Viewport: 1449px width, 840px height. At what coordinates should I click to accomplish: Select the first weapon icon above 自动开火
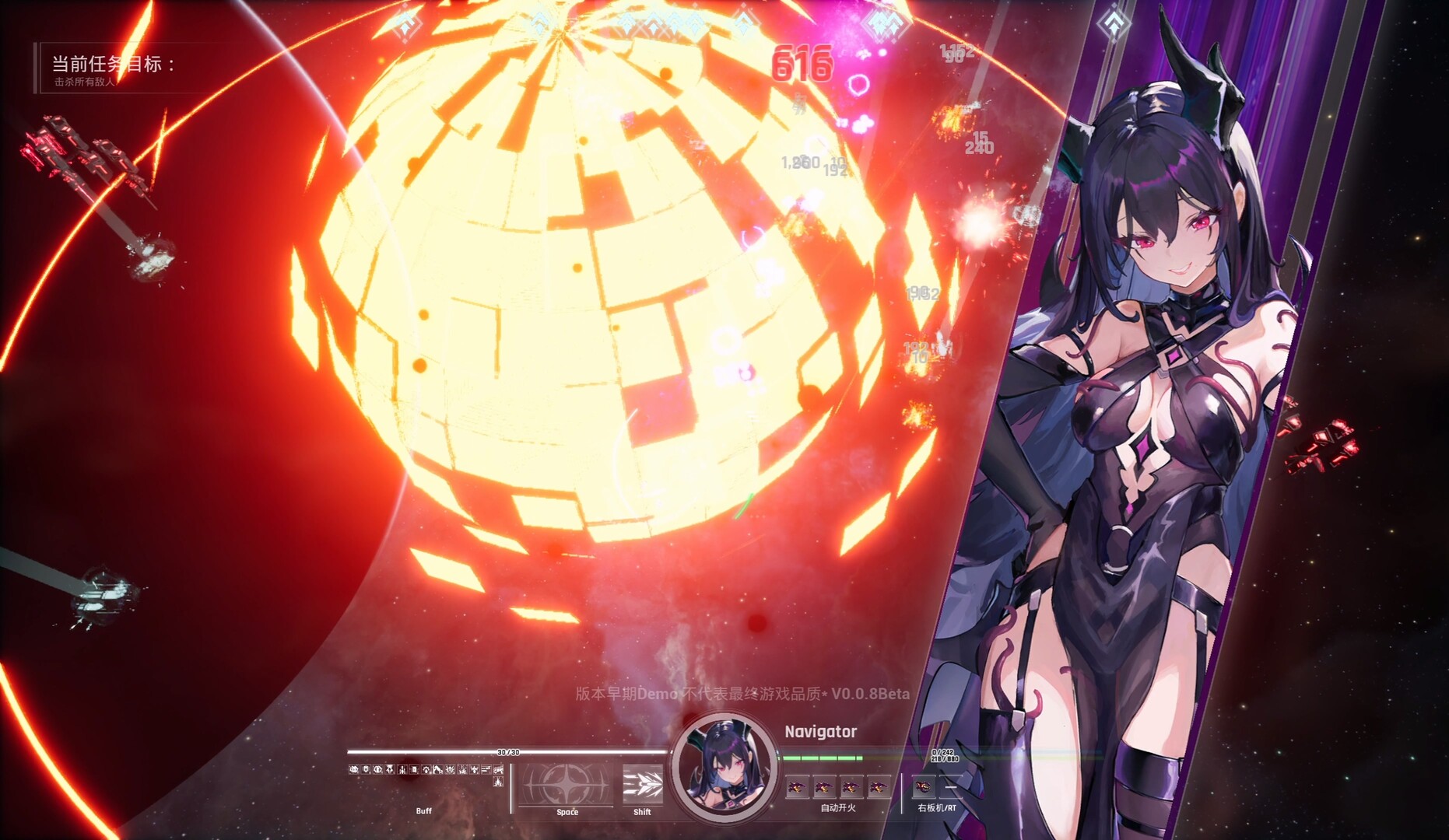(796, 787)
